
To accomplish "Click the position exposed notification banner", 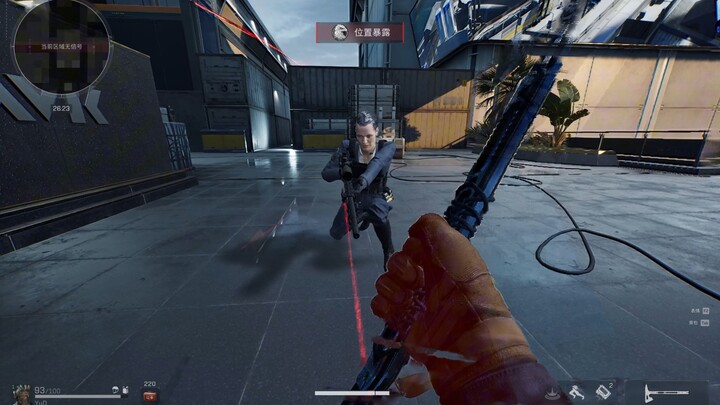I will 360,32.
